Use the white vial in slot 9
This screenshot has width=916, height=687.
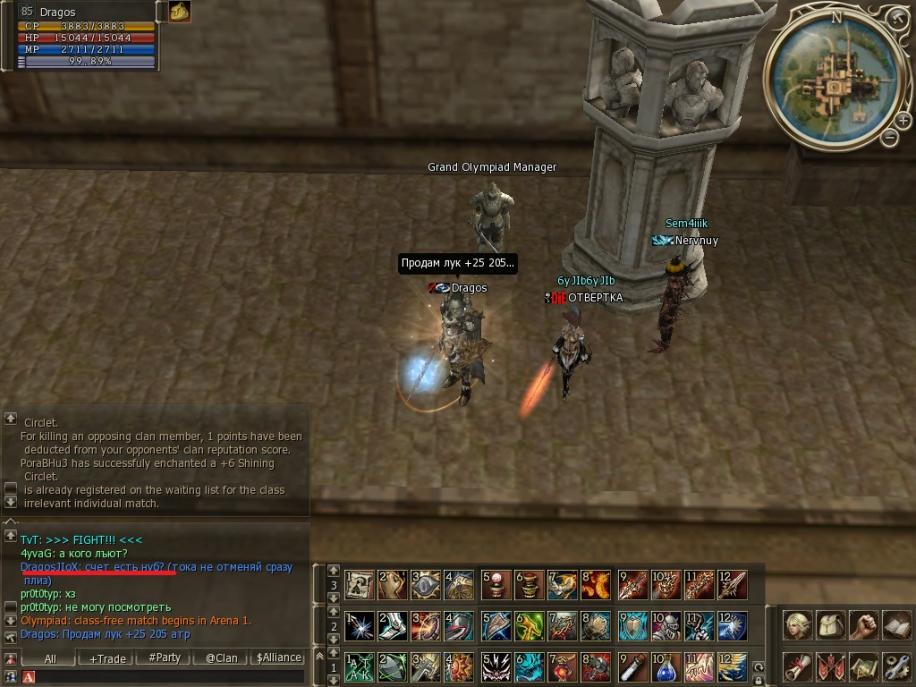pos(632,666)
